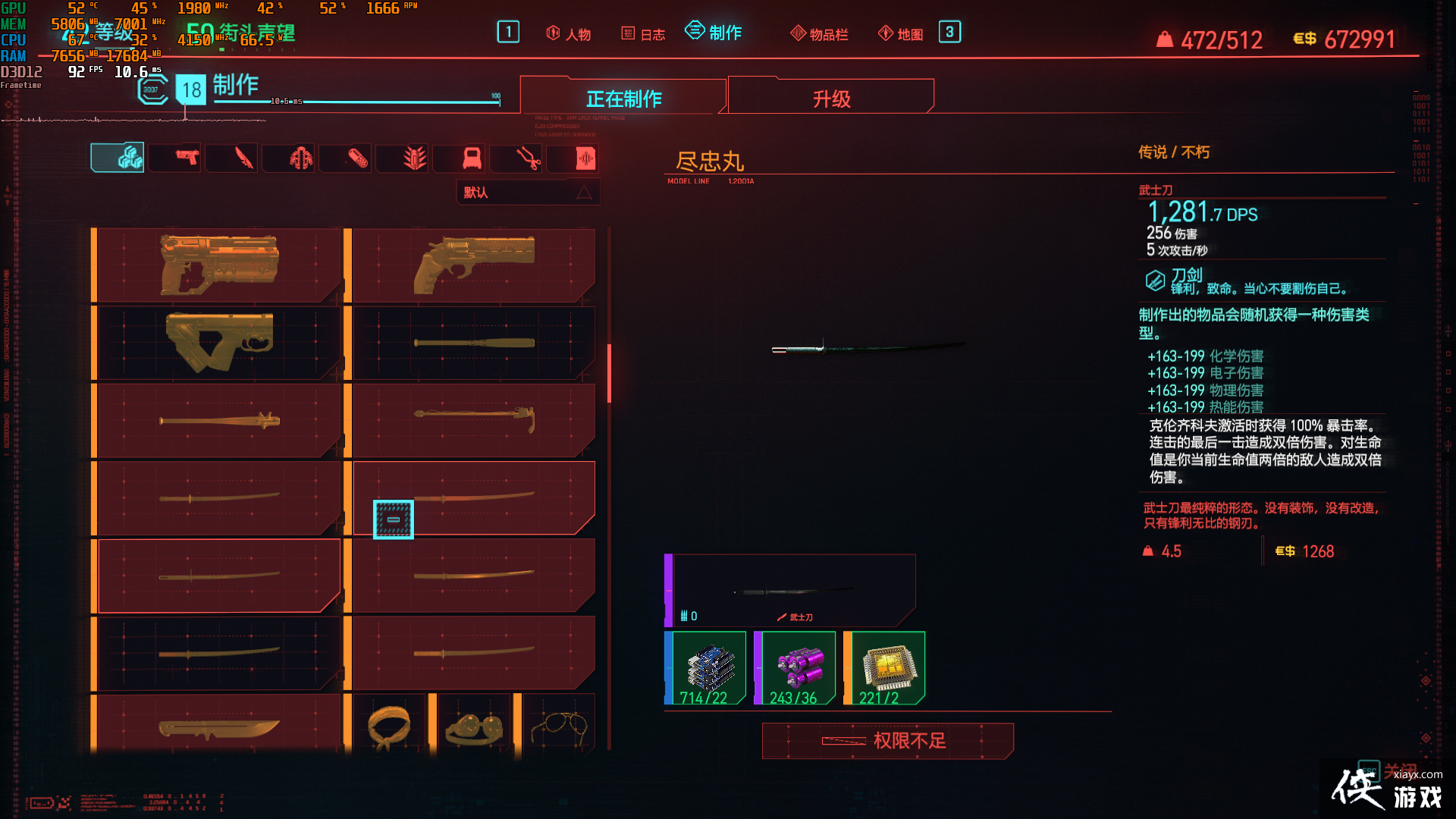The width and height of the screenshot is (1456, 819).
Task: Open the 人物 character screen
Action: 570,33
